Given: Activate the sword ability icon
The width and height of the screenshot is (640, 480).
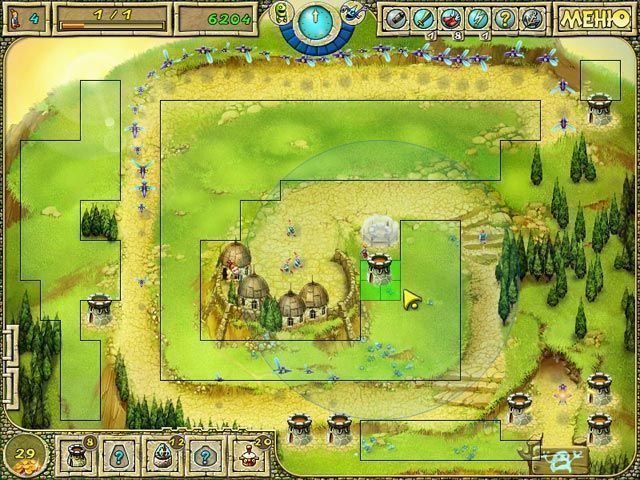Looking at the screenshot, I should pyautogui.click(x=424, y=18).
